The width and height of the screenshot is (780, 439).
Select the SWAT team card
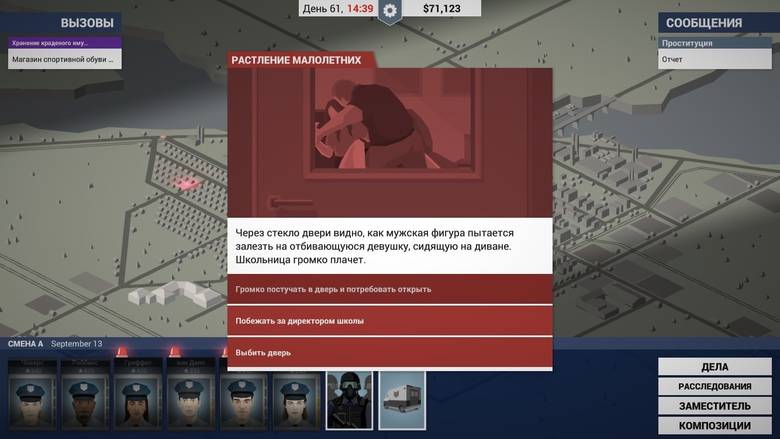[x=349, y=400]
